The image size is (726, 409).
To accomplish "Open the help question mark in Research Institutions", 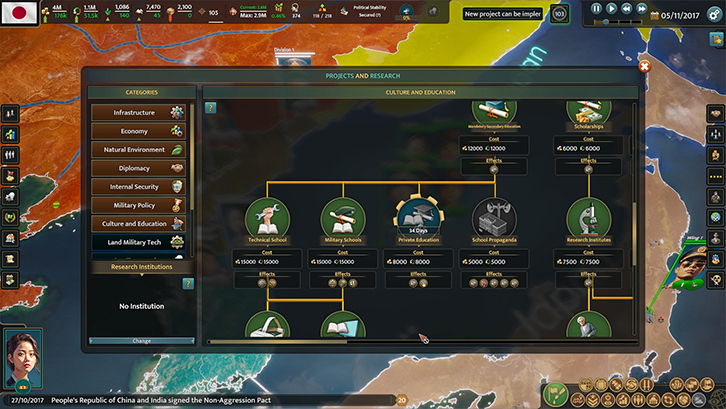I will [x=187, y=284].
